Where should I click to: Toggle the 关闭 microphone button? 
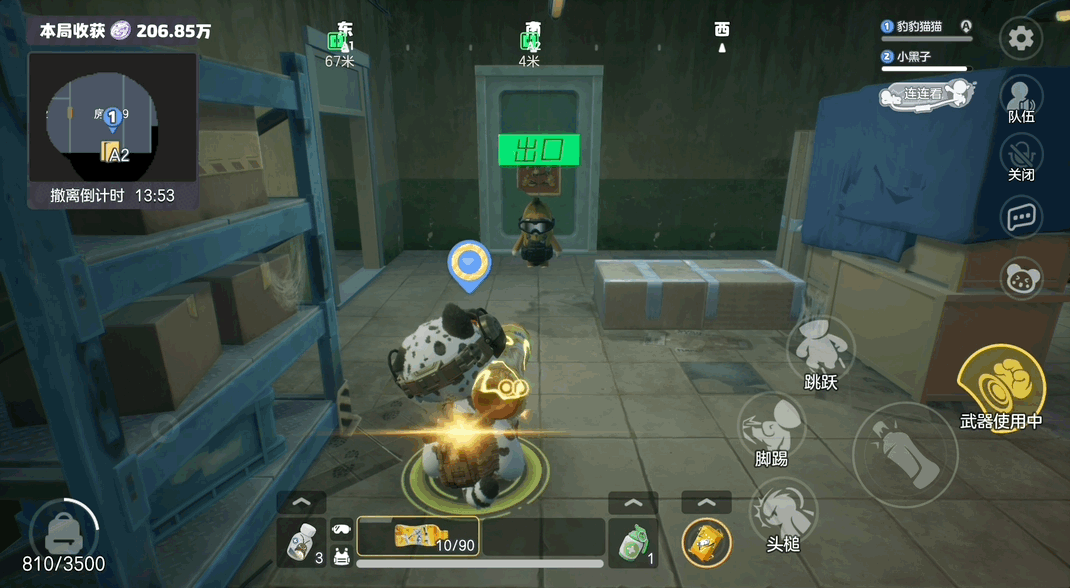point(1021,156)
